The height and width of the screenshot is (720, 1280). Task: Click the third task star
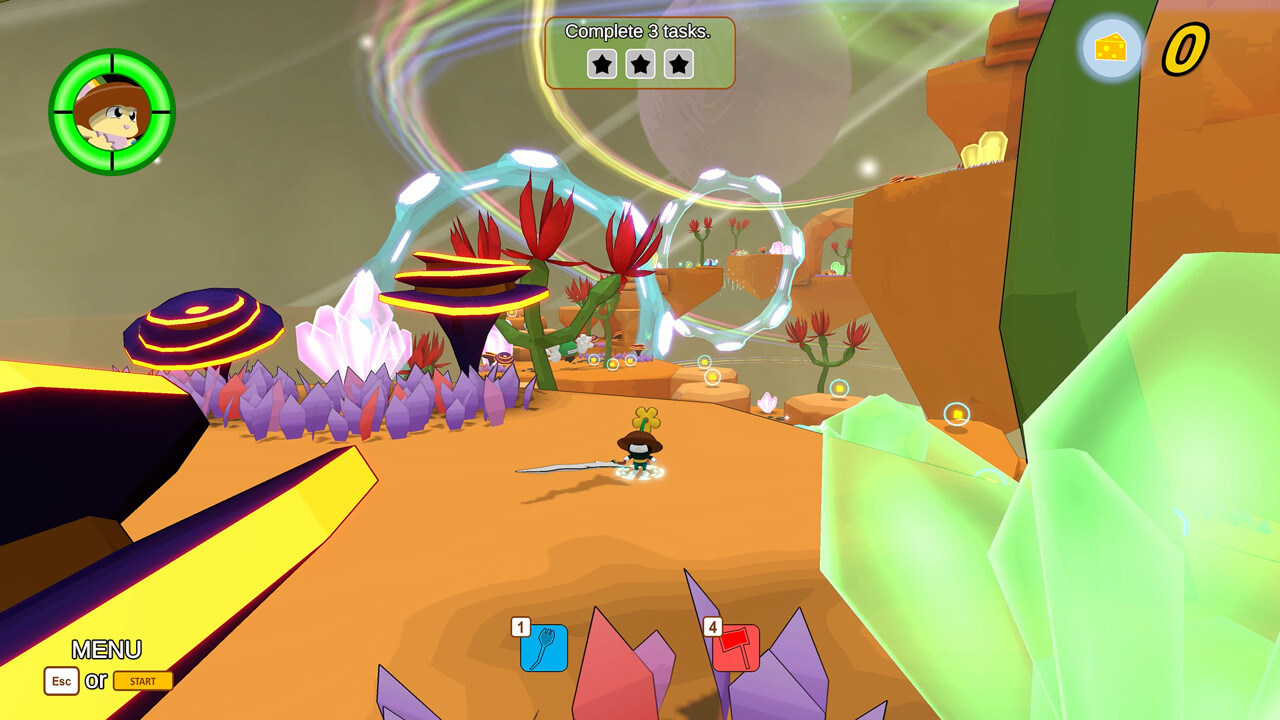[x=679, y=64]
